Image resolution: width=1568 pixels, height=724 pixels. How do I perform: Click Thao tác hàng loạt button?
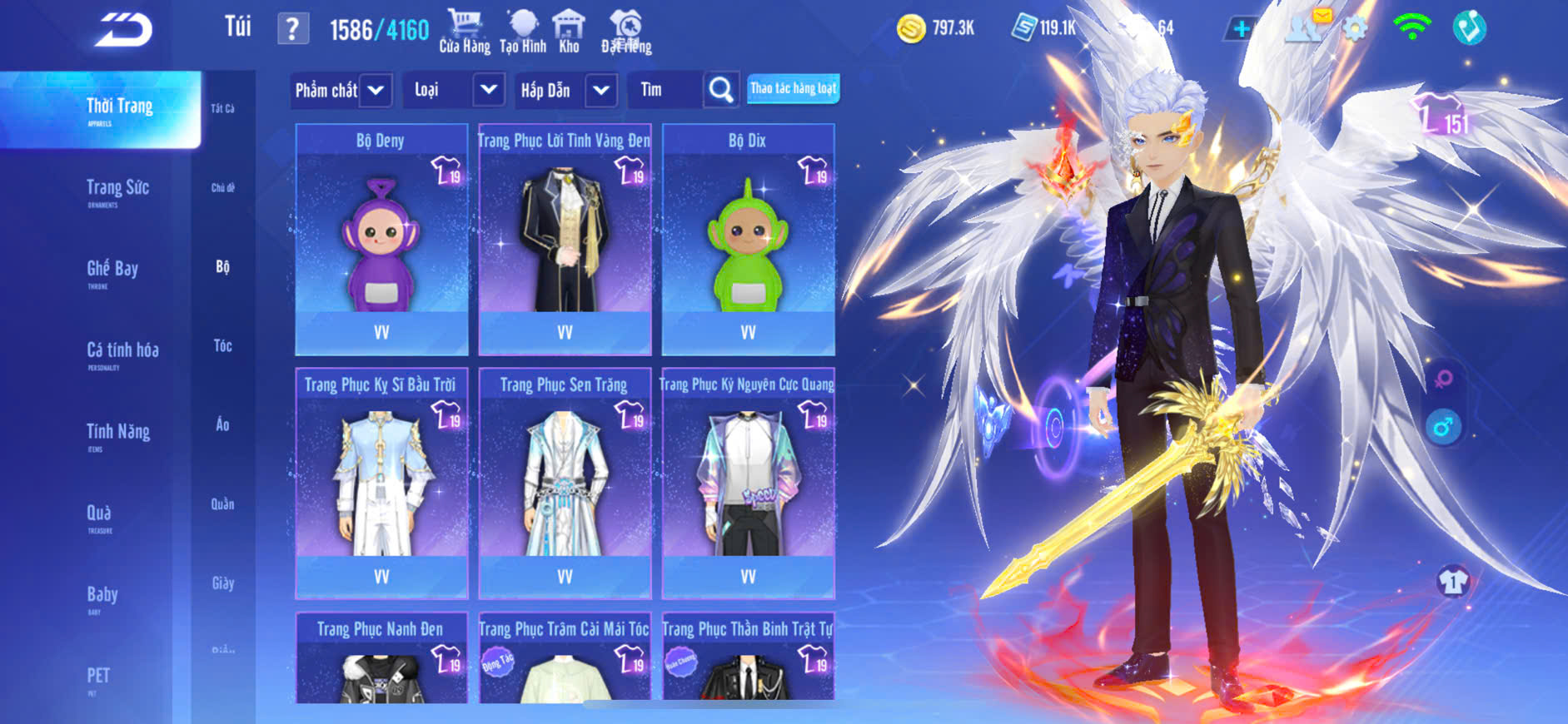point(793,88)
